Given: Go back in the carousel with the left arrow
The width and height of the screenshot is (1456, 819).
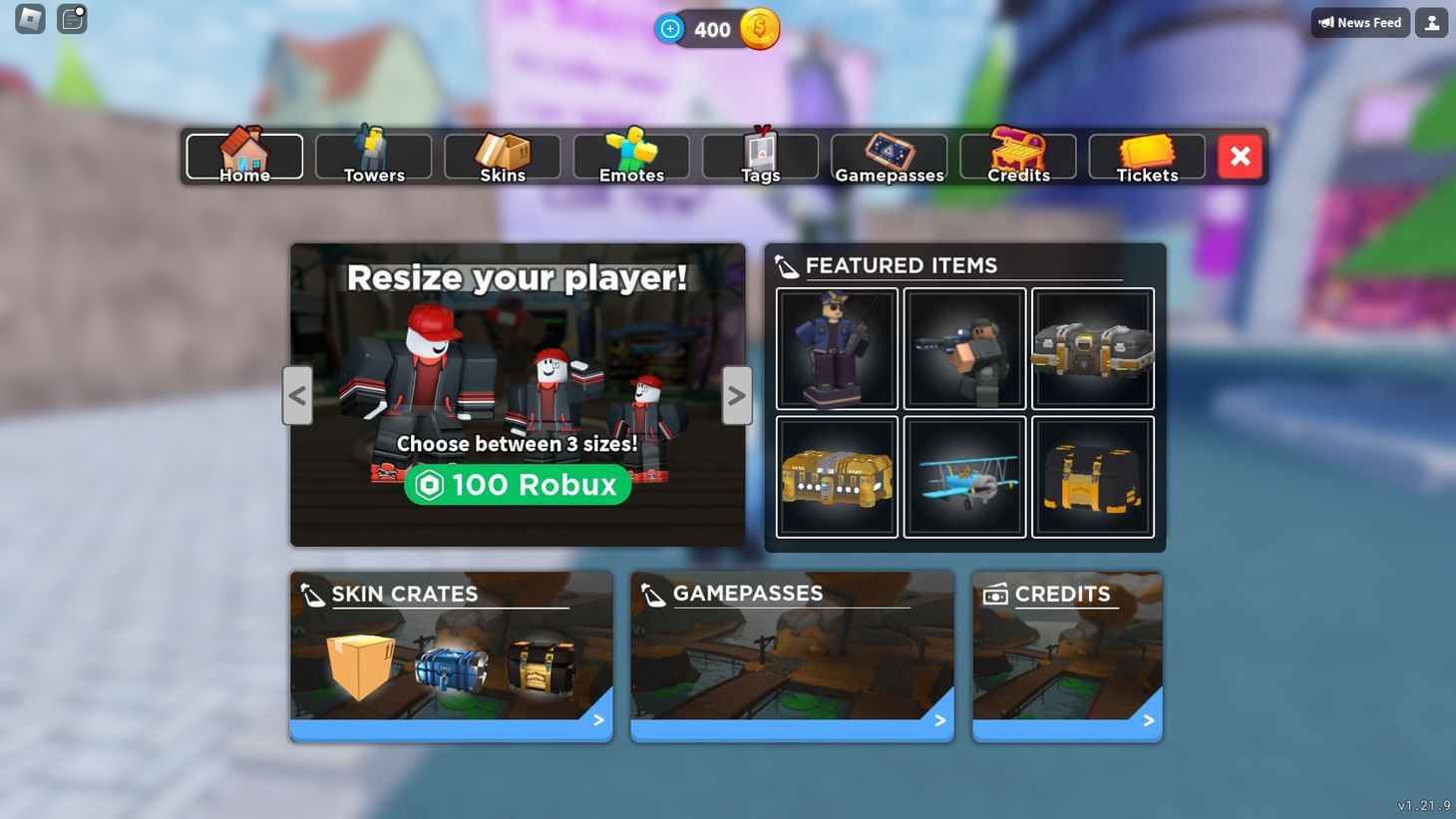Looking at the screenshot, I should (x=297, y=395).
